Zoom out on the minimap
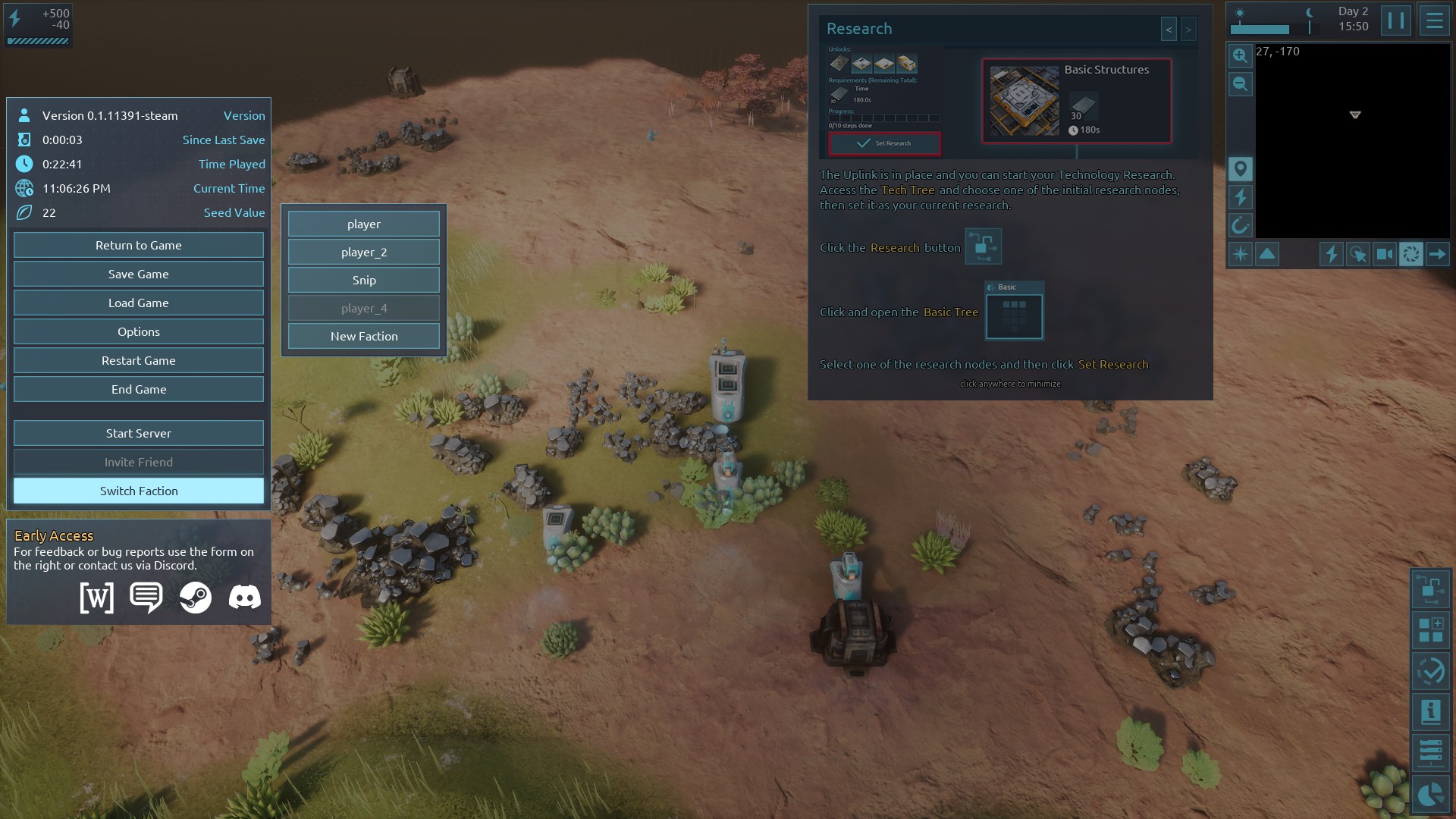 (1240, 83)
